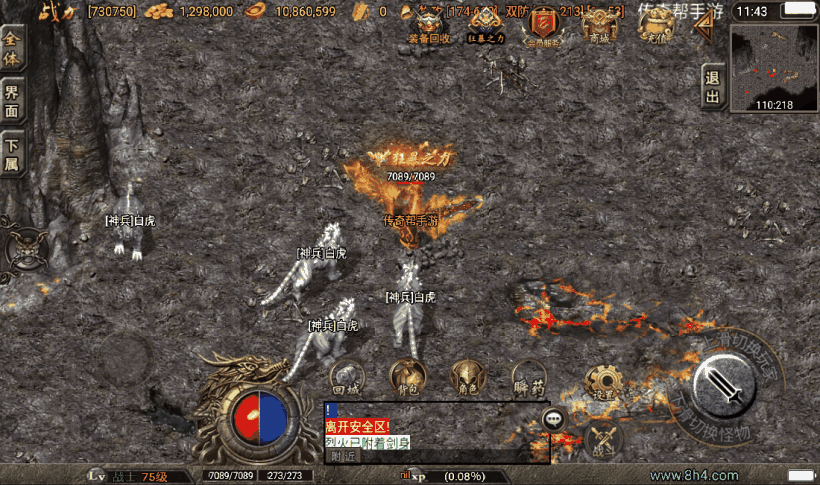
Task: Click the skull emblem button on left edge
Action: point(25,248)
